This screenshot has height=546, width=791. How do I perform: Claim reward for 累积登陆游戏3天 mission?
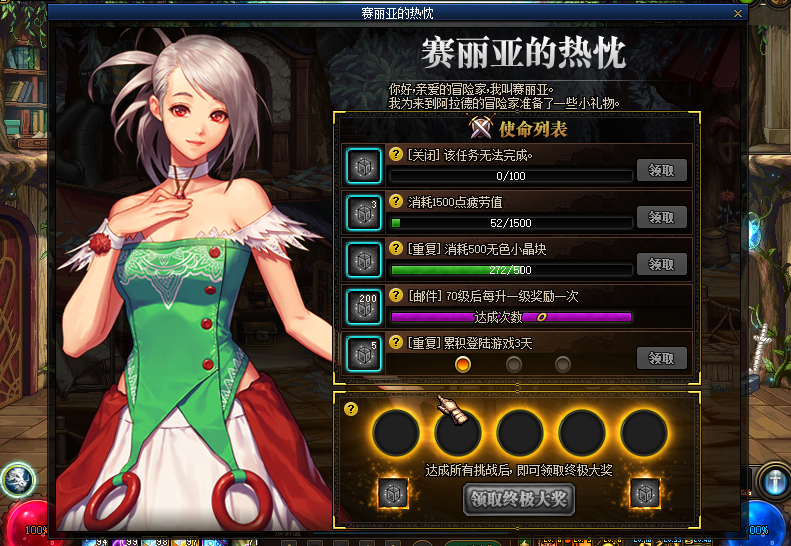(661, 358)
